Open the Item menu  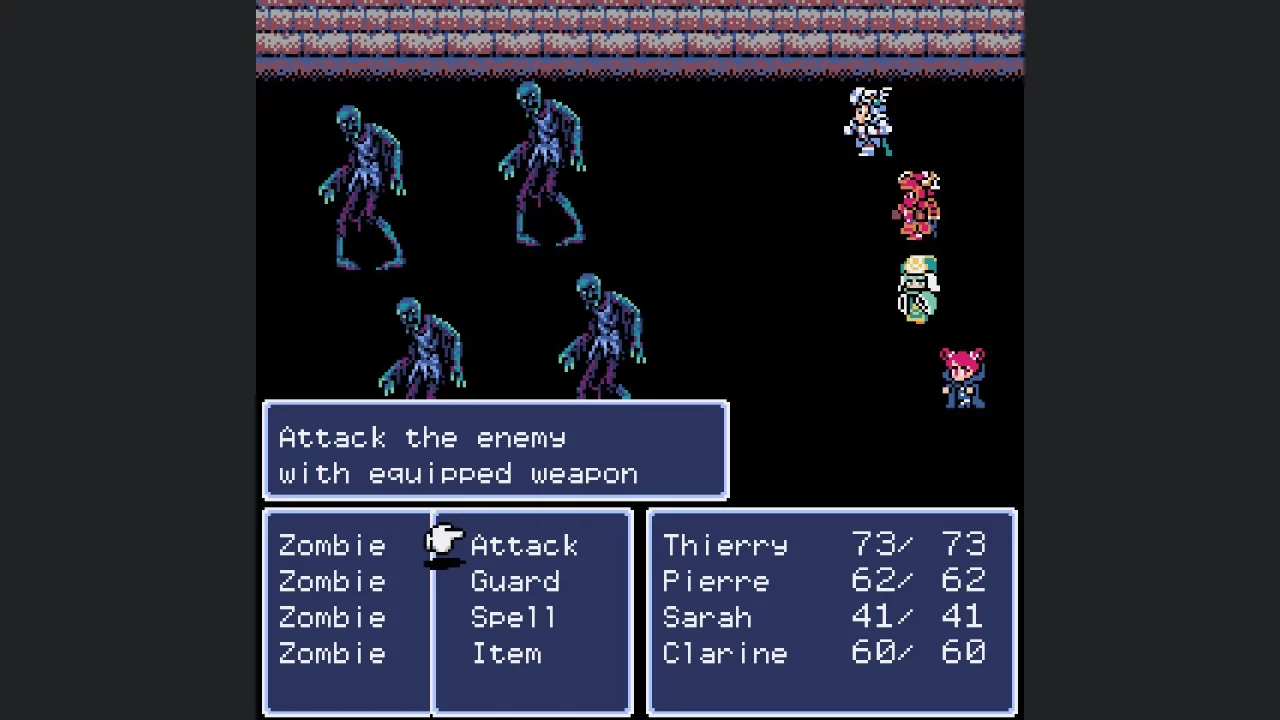coord(506,653)
